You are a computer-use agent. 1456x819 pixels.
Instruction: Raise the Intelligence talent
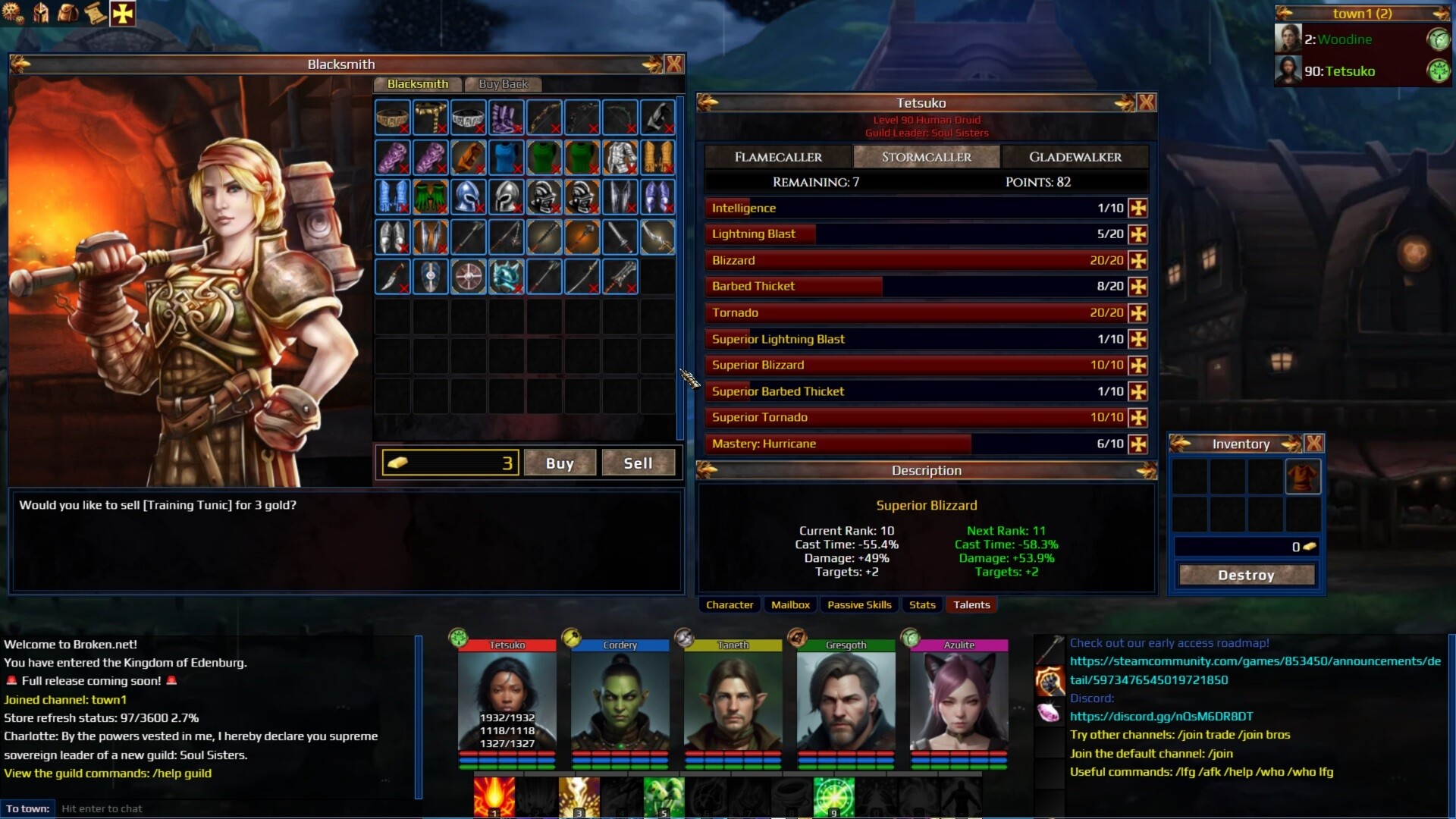click(1137, 209)
